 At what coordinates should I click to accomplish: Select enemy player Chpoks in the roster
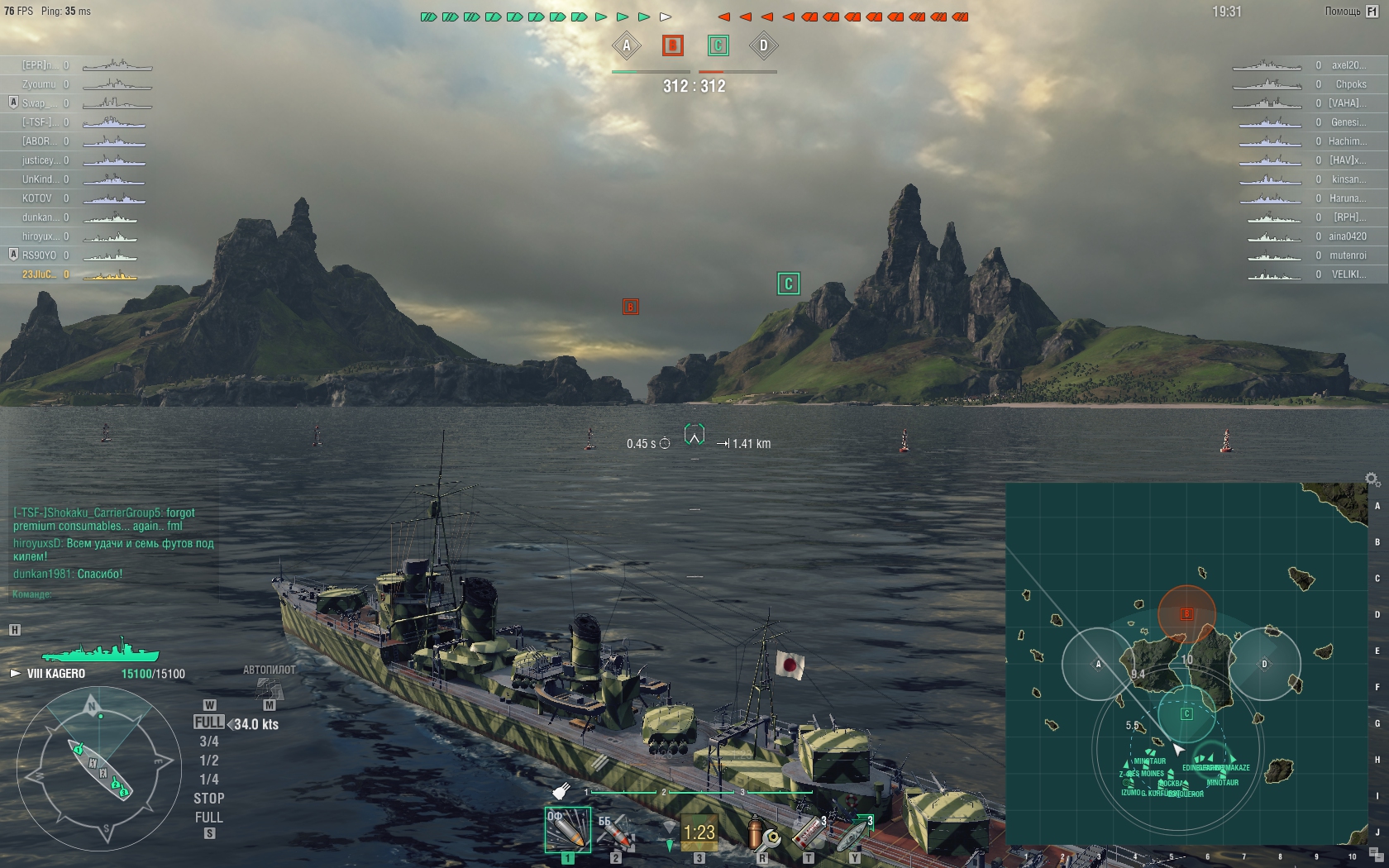[x=1350, y=84]
